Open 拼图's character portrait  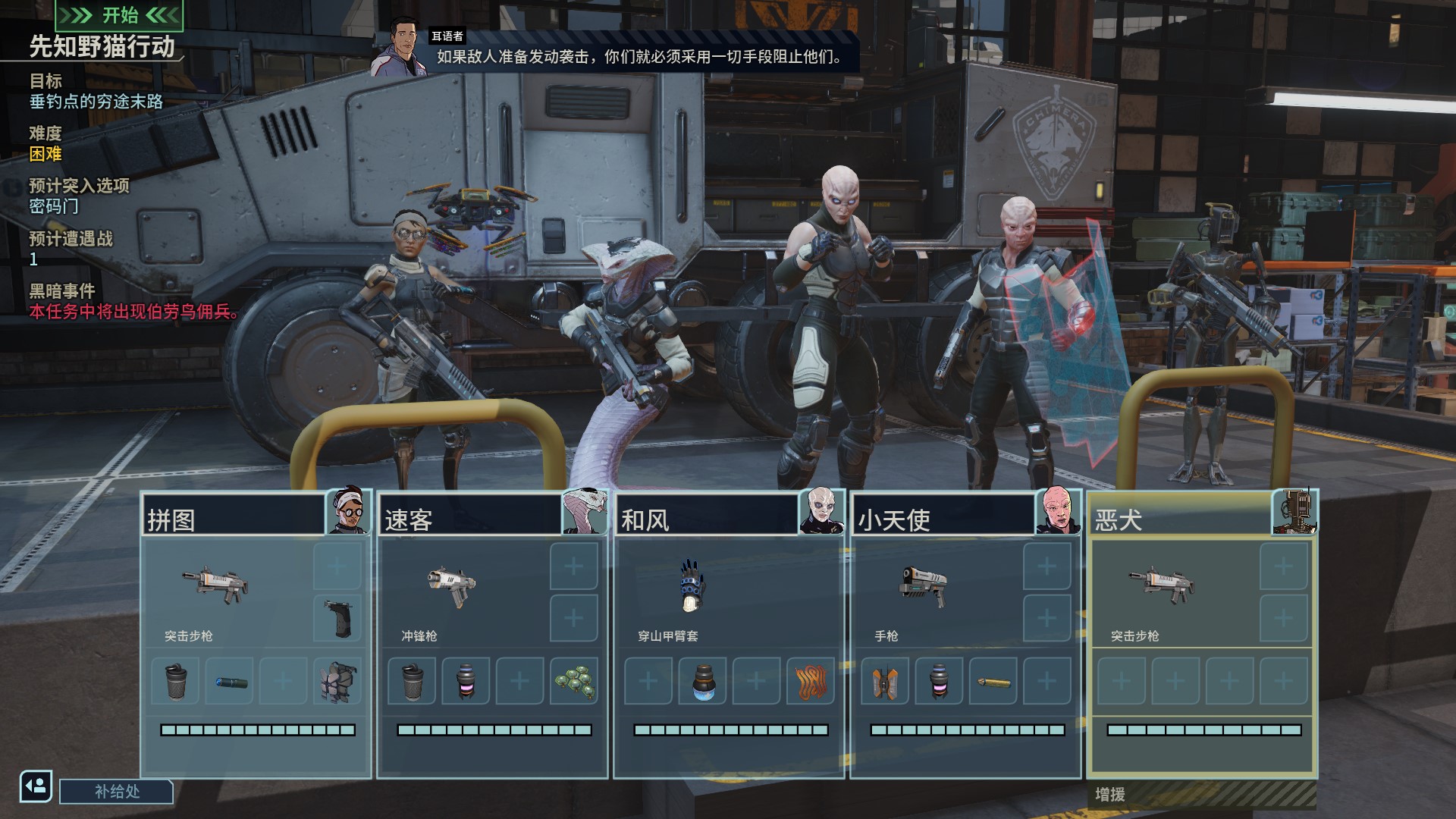pyautogui.click(x=348, y=512)
